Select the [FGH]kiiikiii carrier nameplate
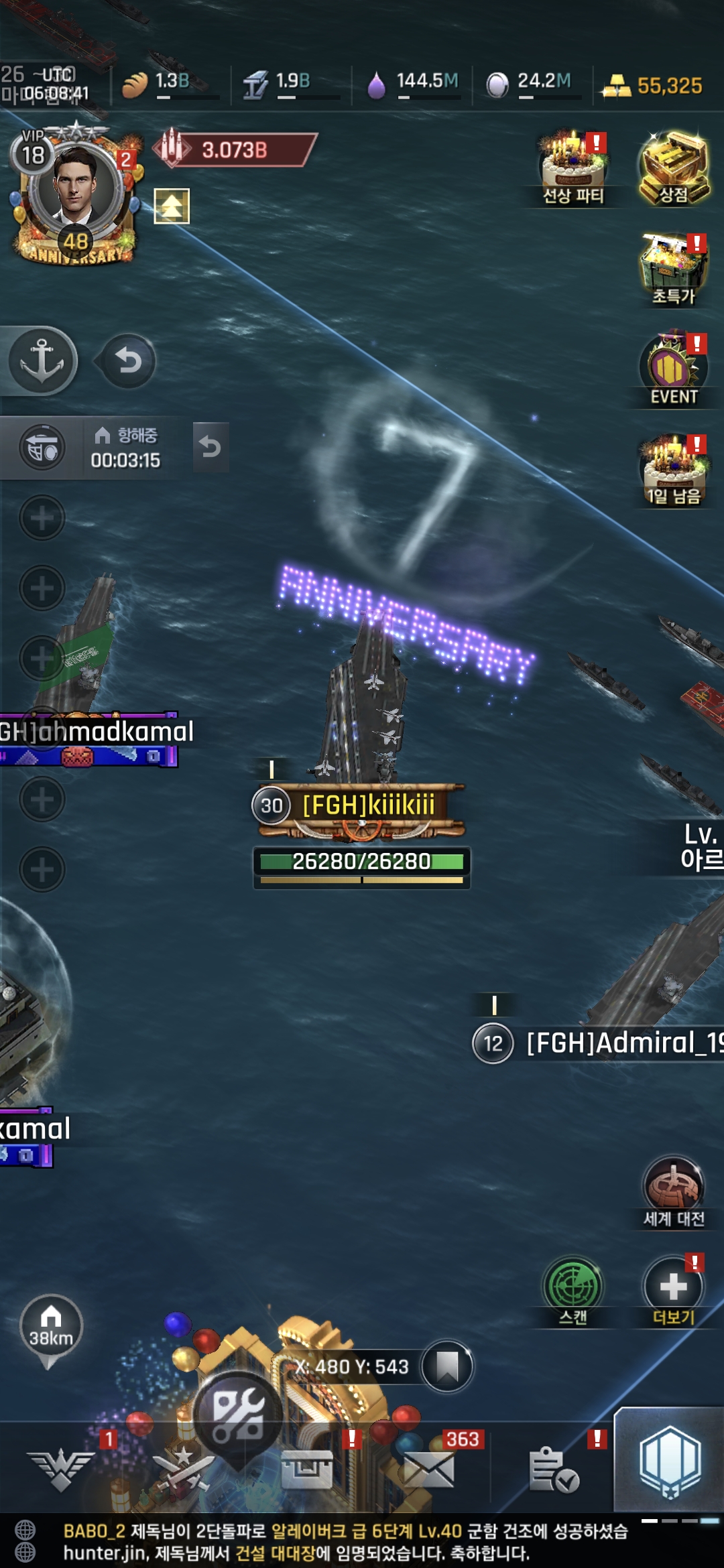The height and width of the screenshot is (1568, 724). pyautogui.click(x=367, y=805)
